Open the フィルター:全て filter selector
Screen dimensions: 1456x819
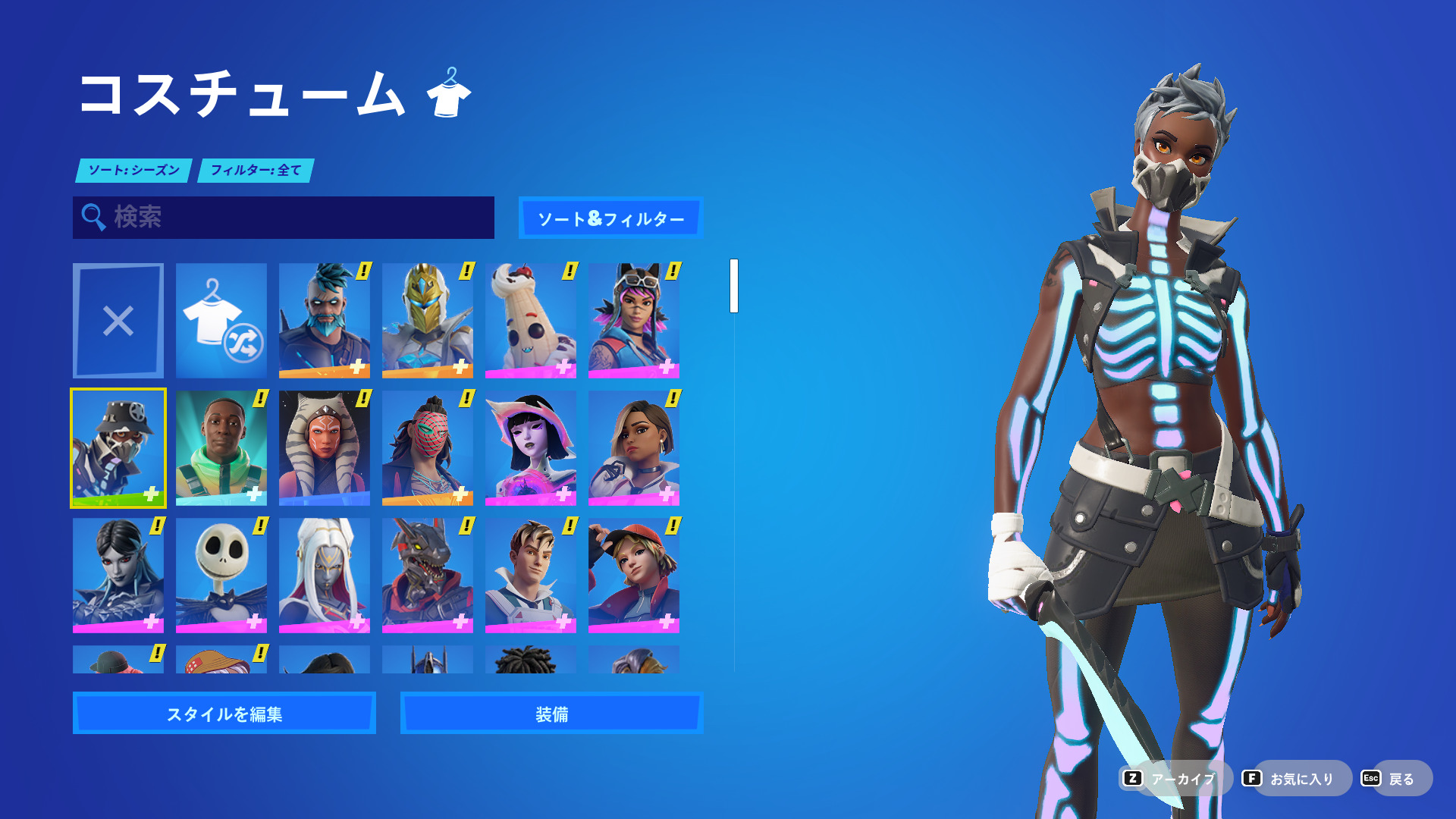(255, 171)
